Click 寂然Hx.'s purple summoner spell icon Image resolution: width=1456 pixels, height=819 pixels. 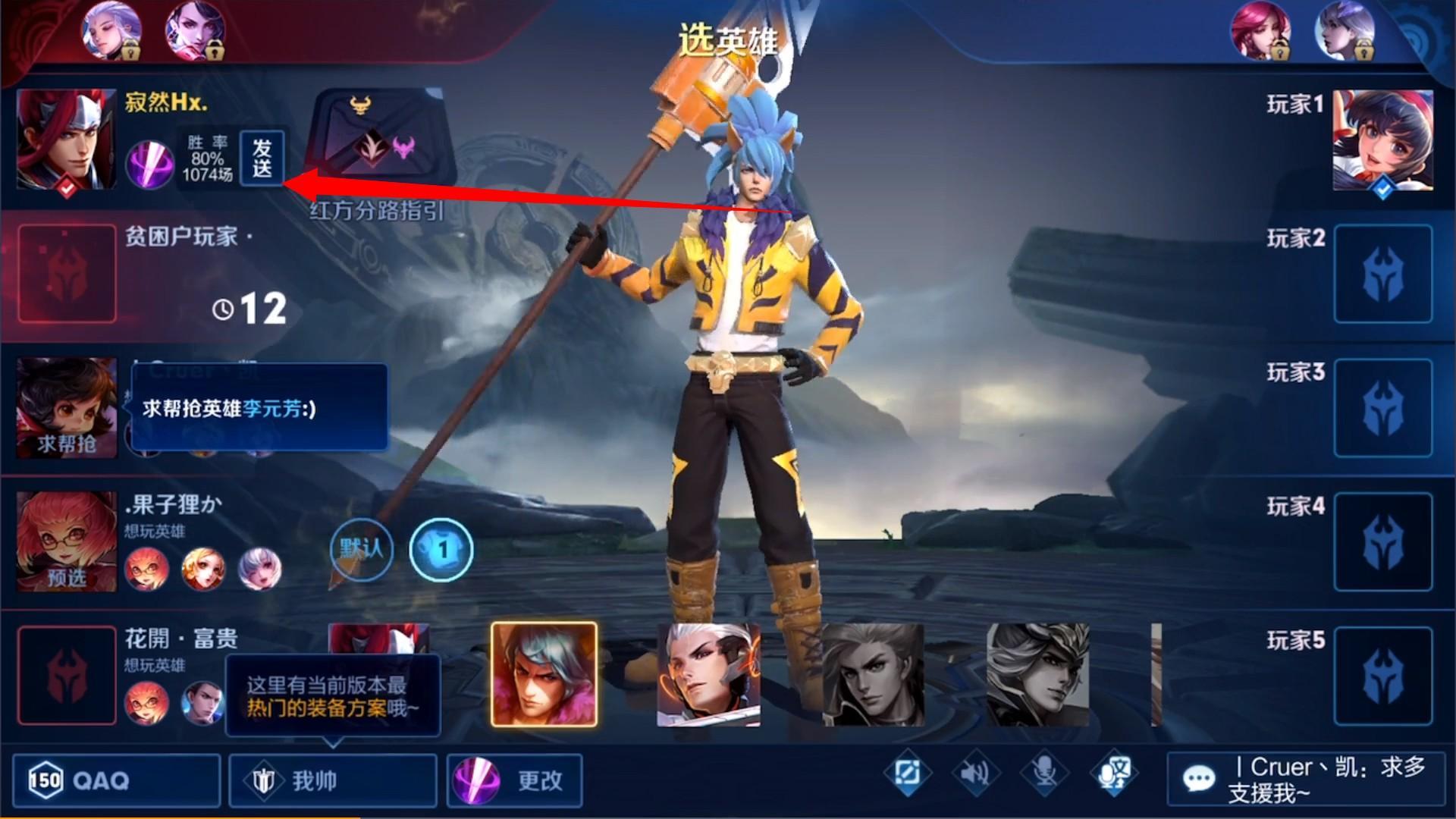(x=149, y=163)
